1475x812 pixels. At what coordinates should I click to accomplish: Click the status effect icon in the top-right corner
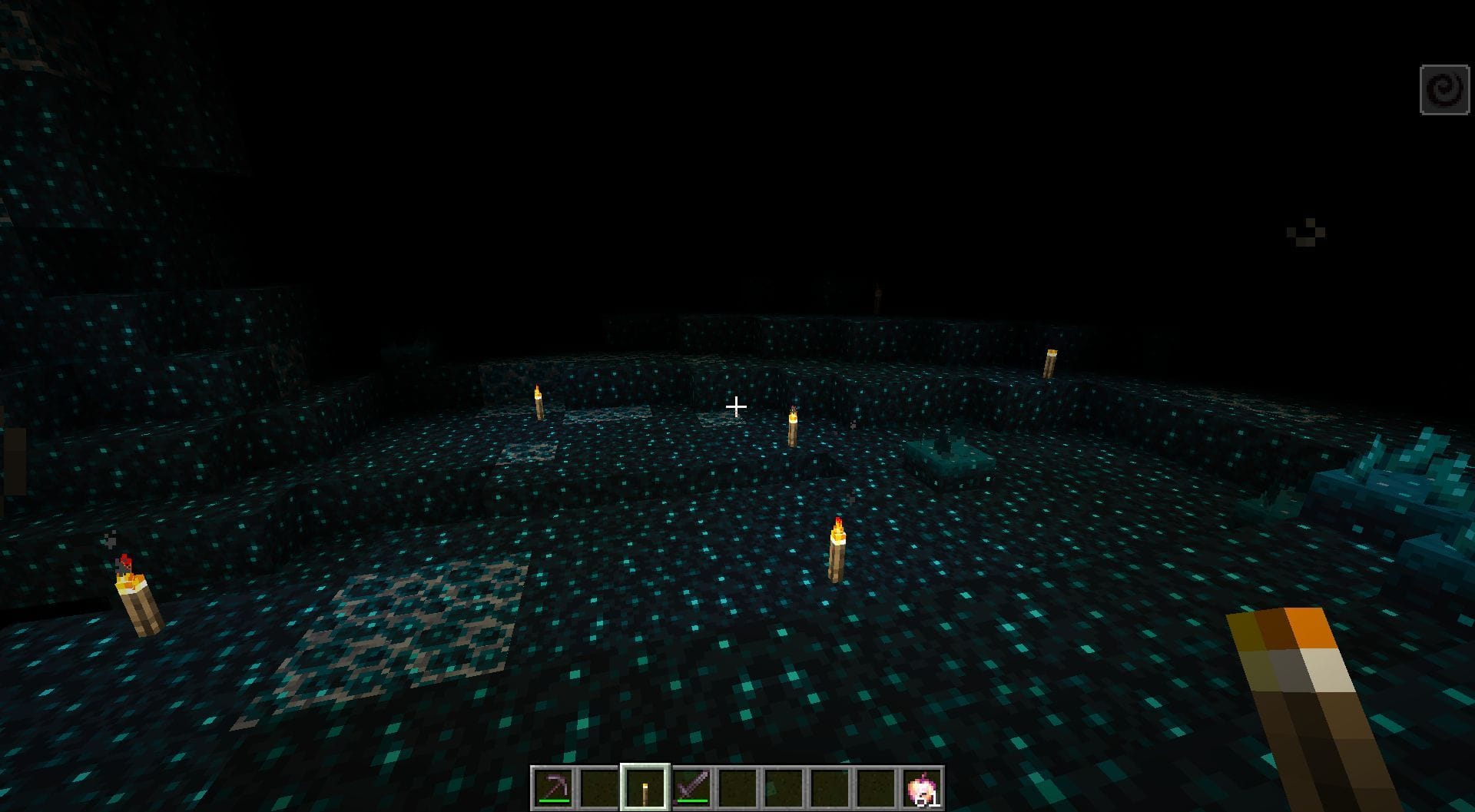1443,87
